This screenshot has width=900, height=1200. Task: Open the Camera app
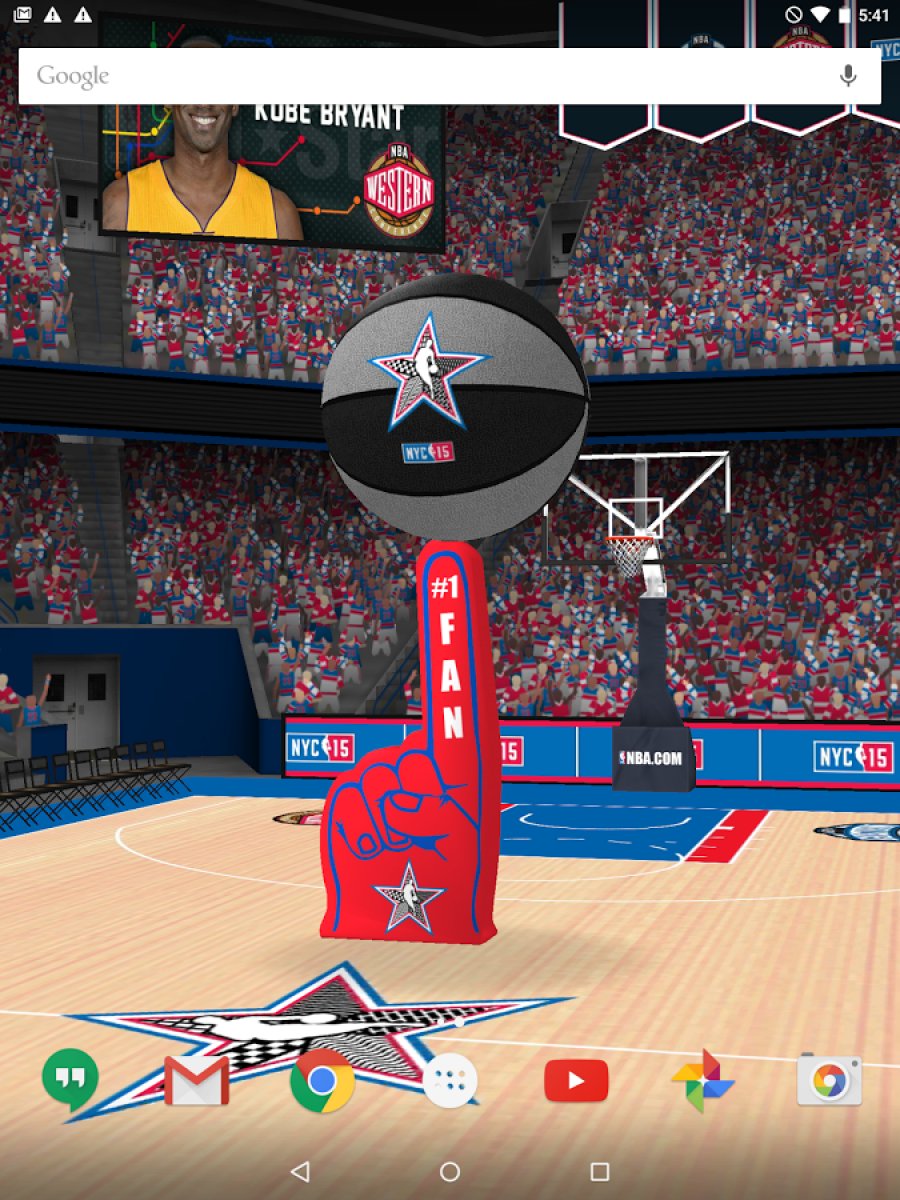coord(829,1080)
